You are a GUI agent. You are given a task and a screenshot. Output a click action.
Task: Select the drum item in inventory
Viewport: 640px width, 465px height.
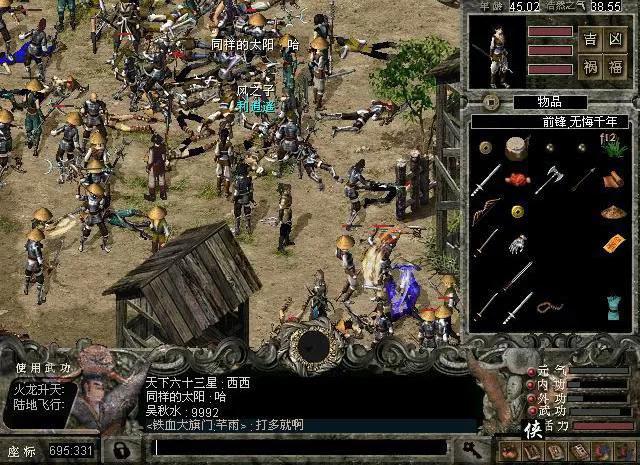(x=517, y=148)
